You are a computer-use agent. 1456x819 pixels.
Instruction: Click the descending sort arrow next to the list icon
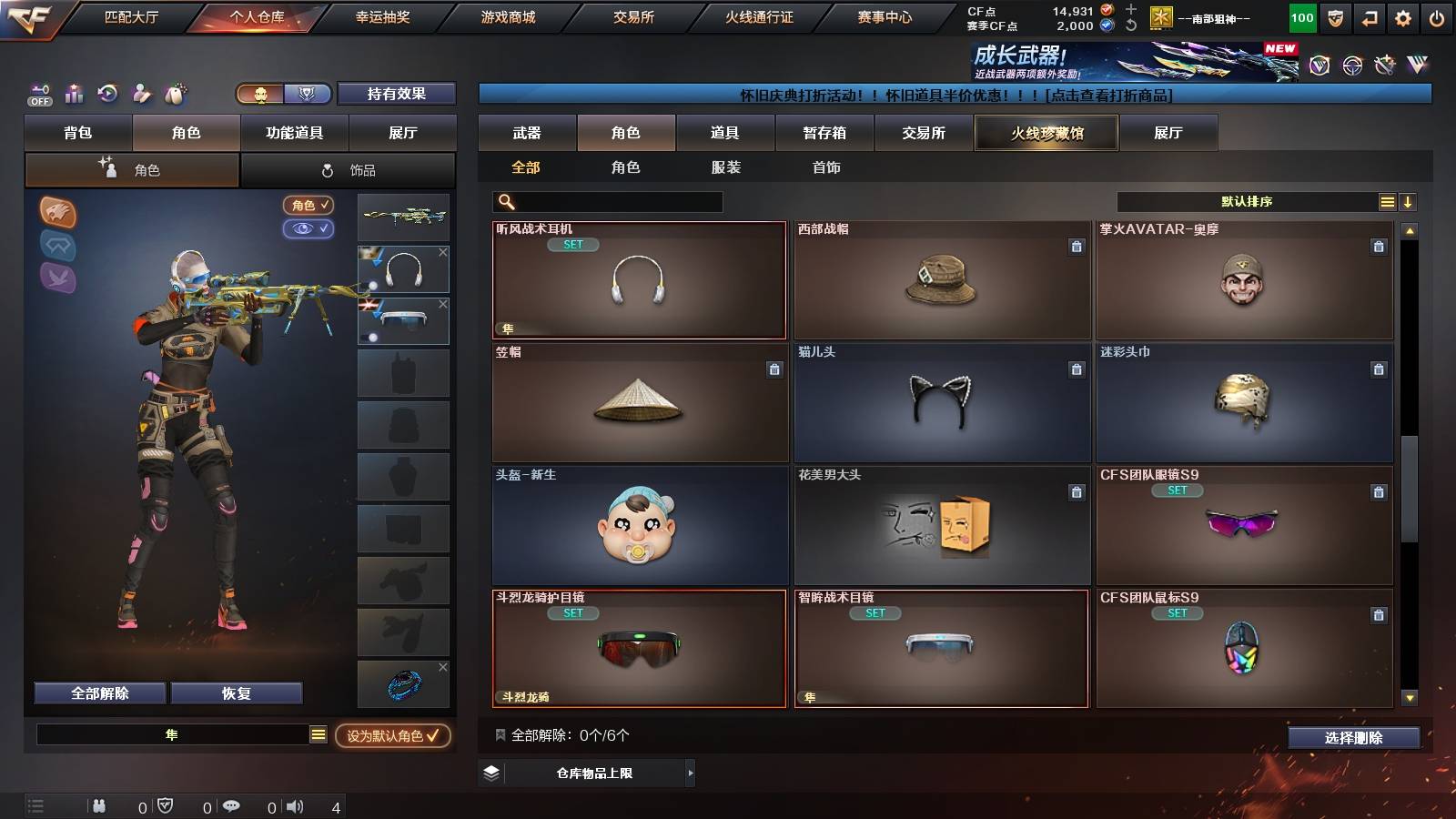click(x=1408, y=201)
